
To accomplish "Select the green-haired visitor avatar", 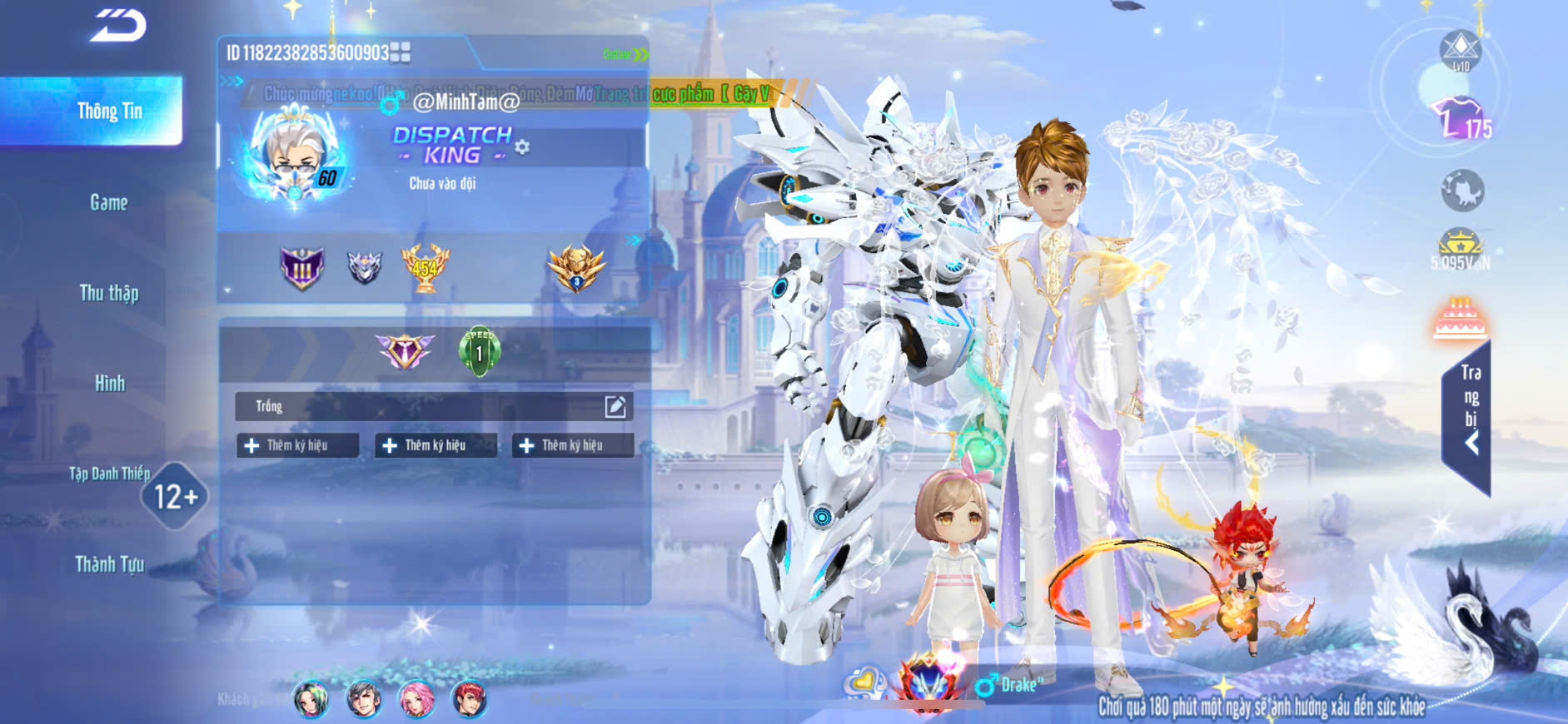I will point(311,699).
